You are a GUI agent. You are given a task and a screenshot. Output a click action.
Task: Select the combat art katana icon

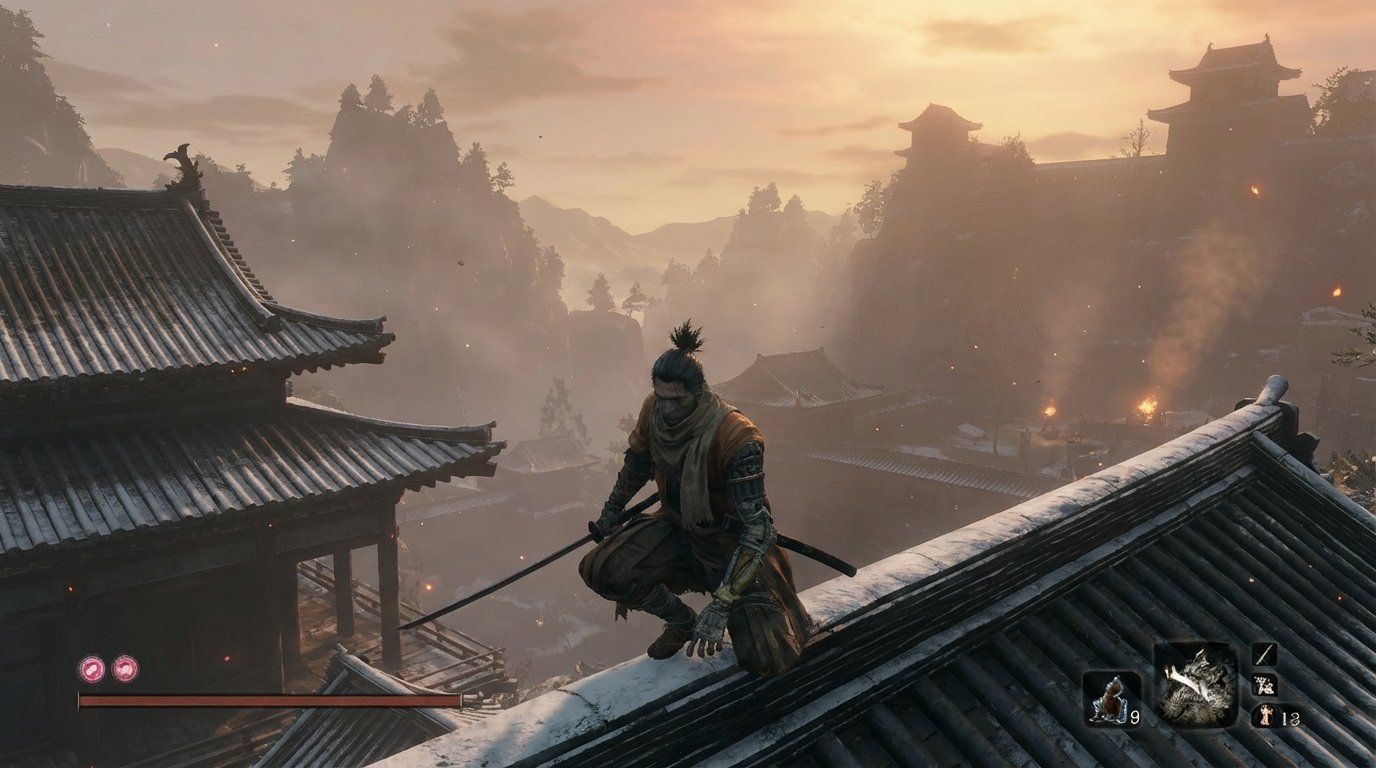coord(1264,655)
